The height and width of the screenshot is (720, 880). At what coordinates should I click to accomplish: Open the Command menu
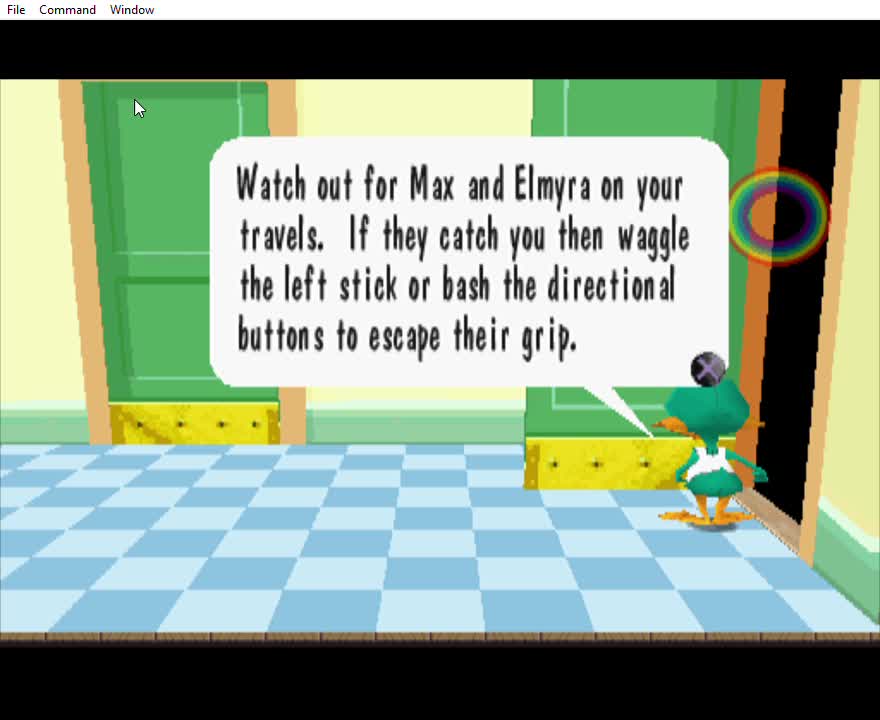point(67,10)
